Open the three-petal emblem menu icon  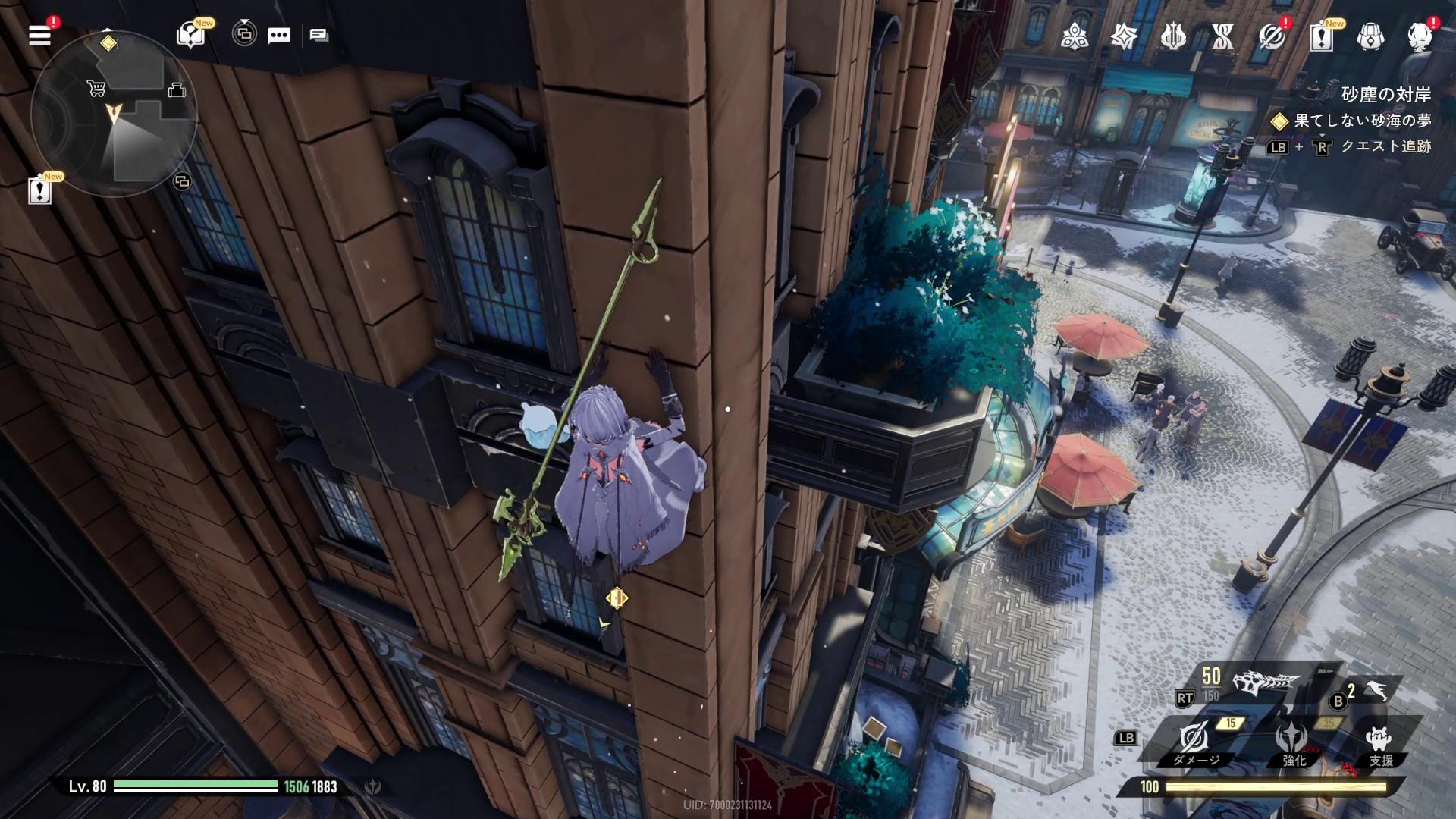click(x=1075, y=36)
